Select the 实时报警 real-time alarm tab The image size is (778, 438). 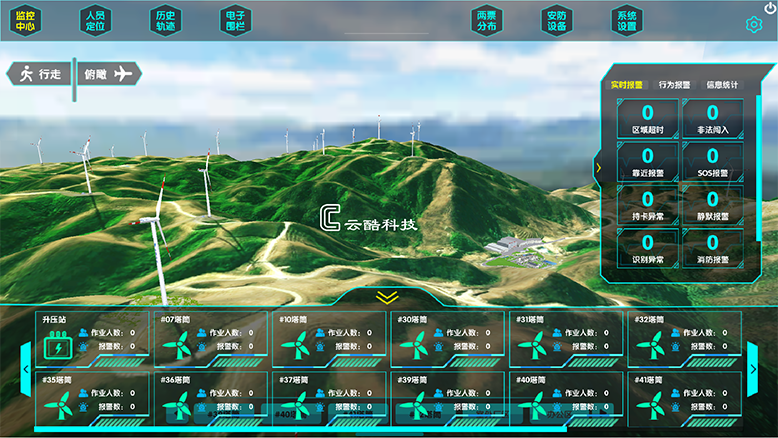tap(627, 85)
